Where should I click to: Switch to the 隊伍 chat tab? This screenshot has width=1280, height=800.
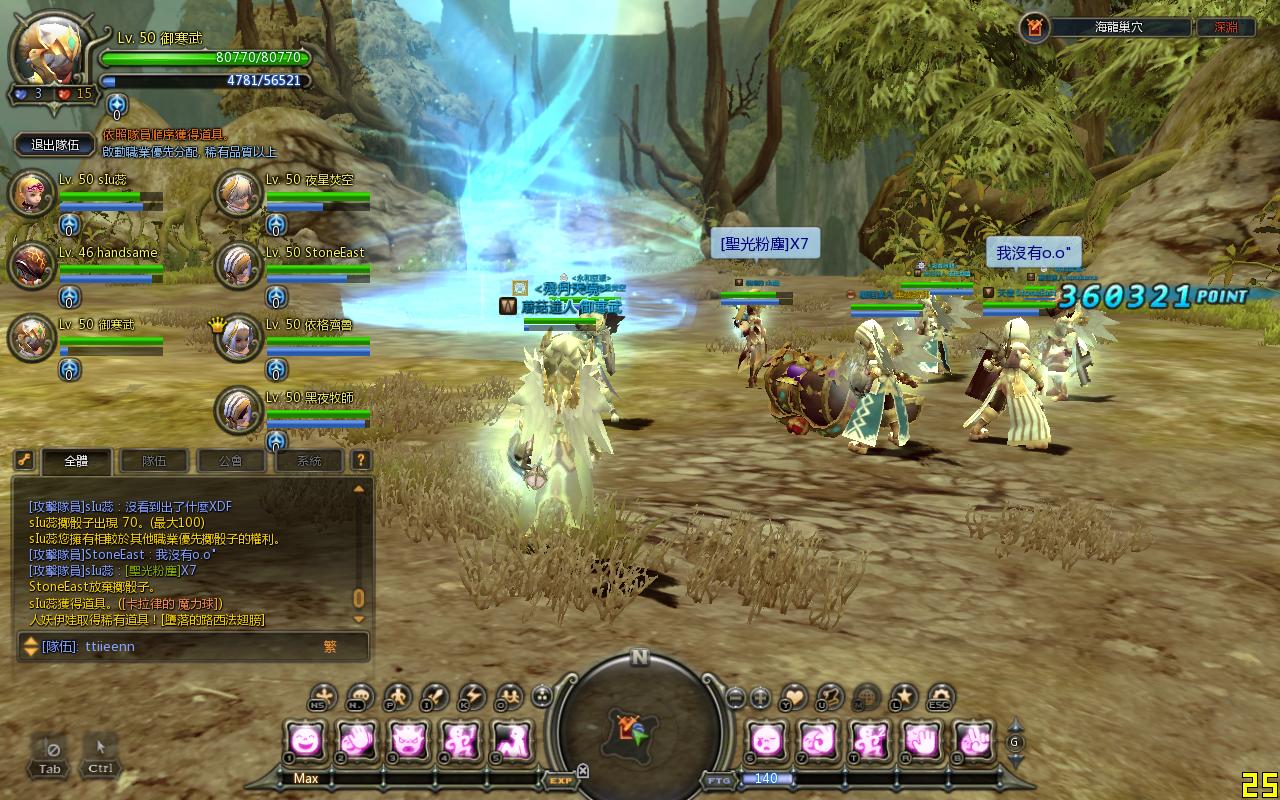coord(153,461)
